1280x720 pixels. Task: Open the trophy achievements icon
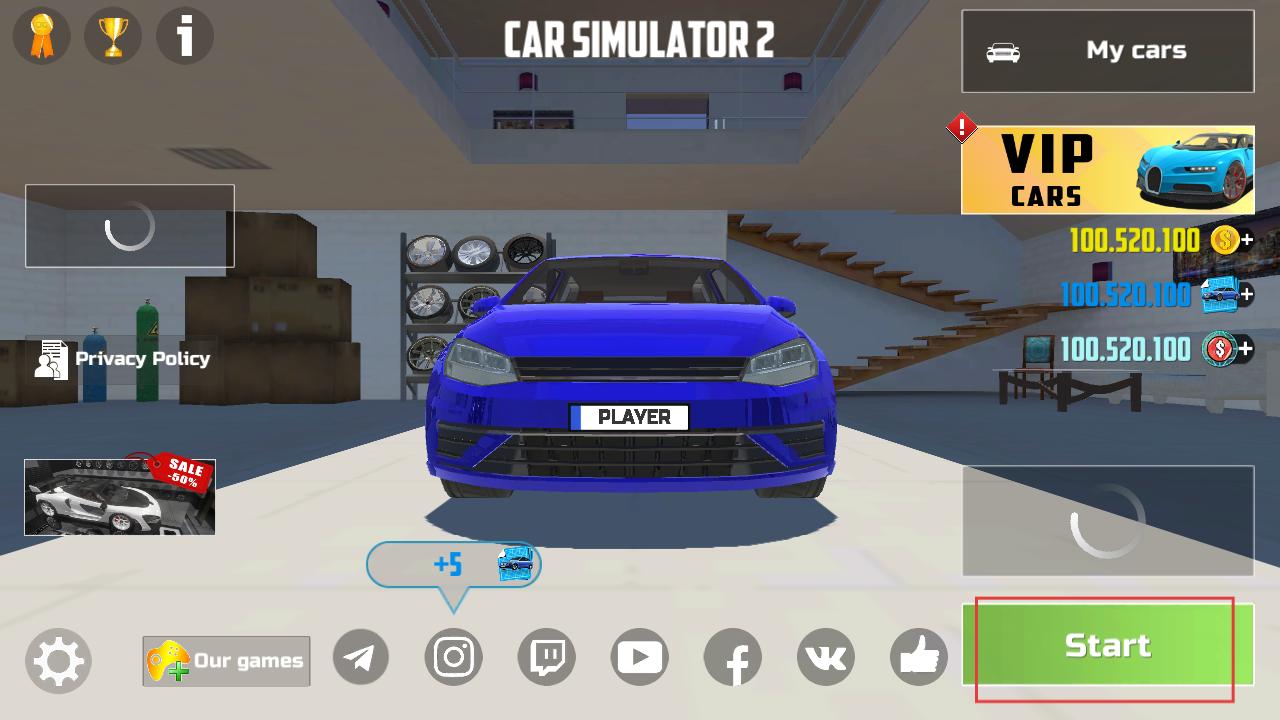pos(113,37)
